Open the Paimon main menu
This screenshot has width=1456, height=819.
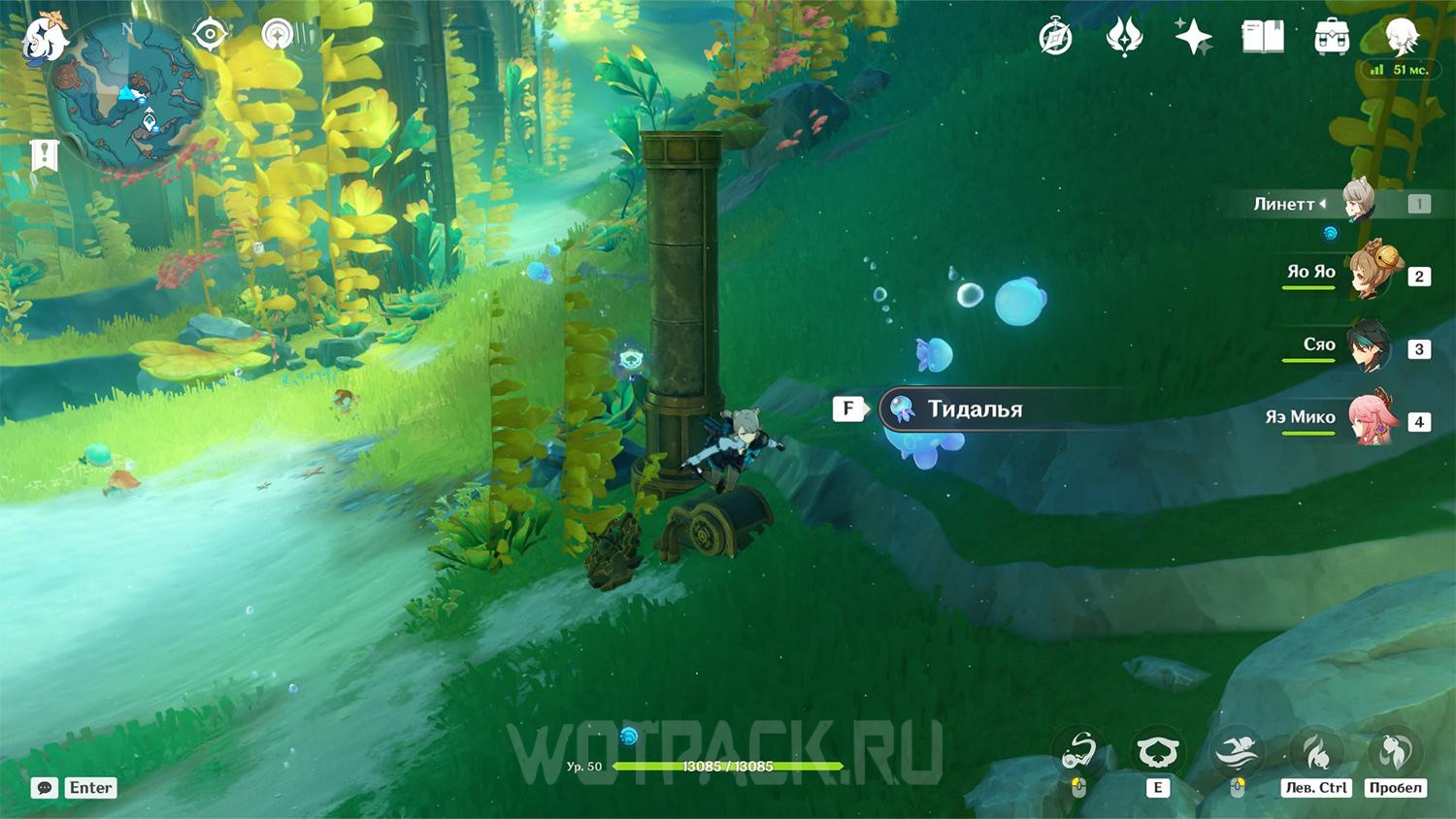tap(45, 39)
